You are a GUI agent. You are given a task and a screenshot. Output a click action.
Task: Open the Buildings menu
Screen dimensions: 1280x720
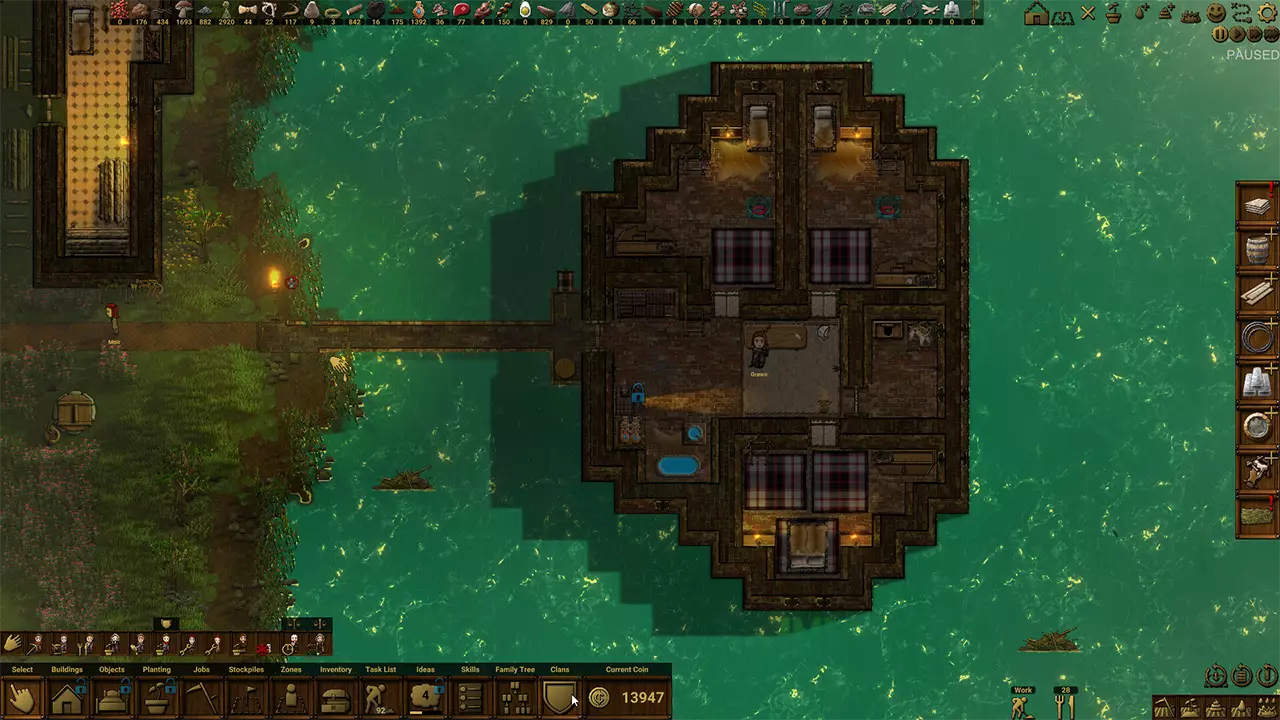pyautogui.click(x=67, y=697)
